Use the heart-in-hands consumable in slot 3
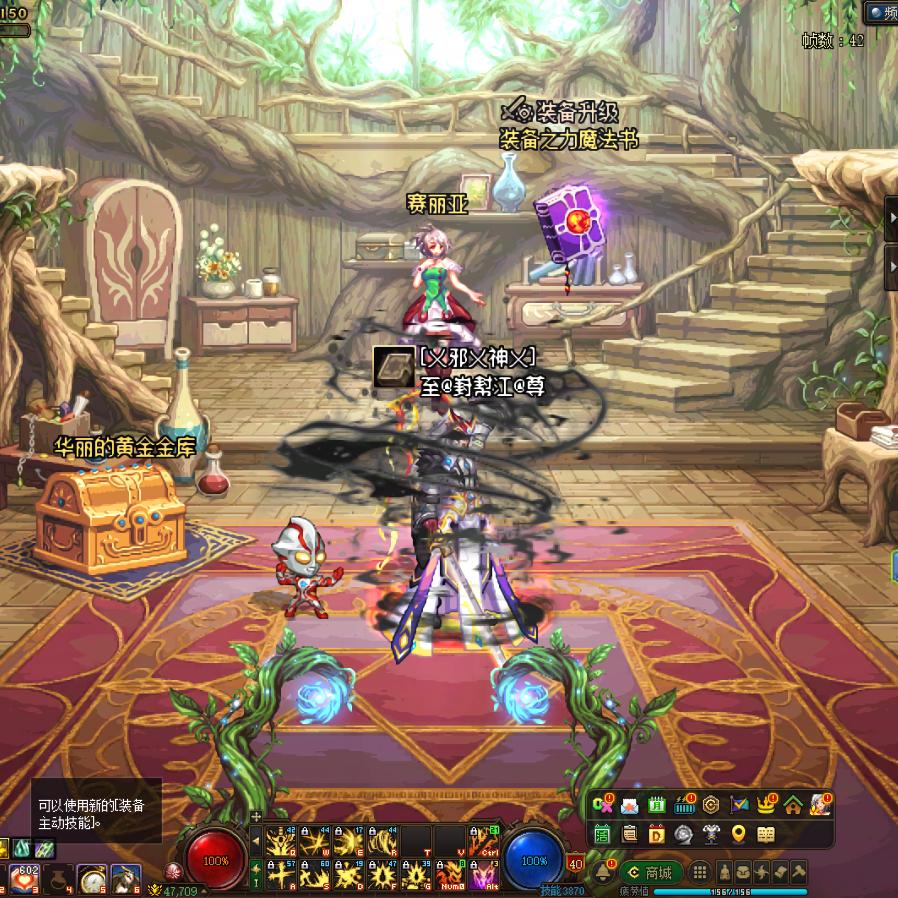 pos(22,879)
